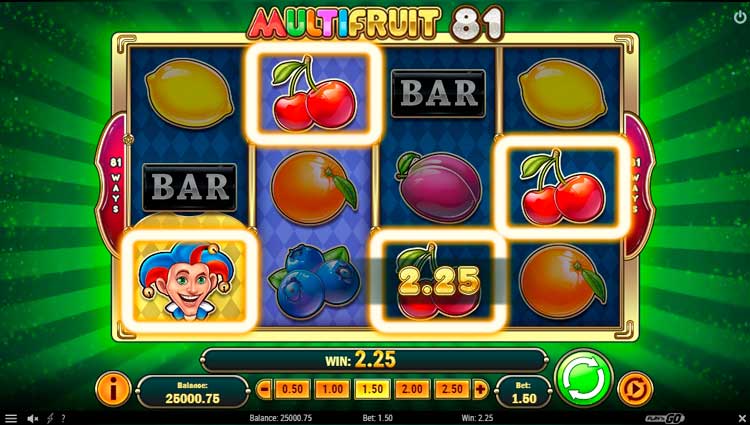Viewport: 750px width, 425px height.
Task: Open the paytable info button
Action: click(114, 388)
